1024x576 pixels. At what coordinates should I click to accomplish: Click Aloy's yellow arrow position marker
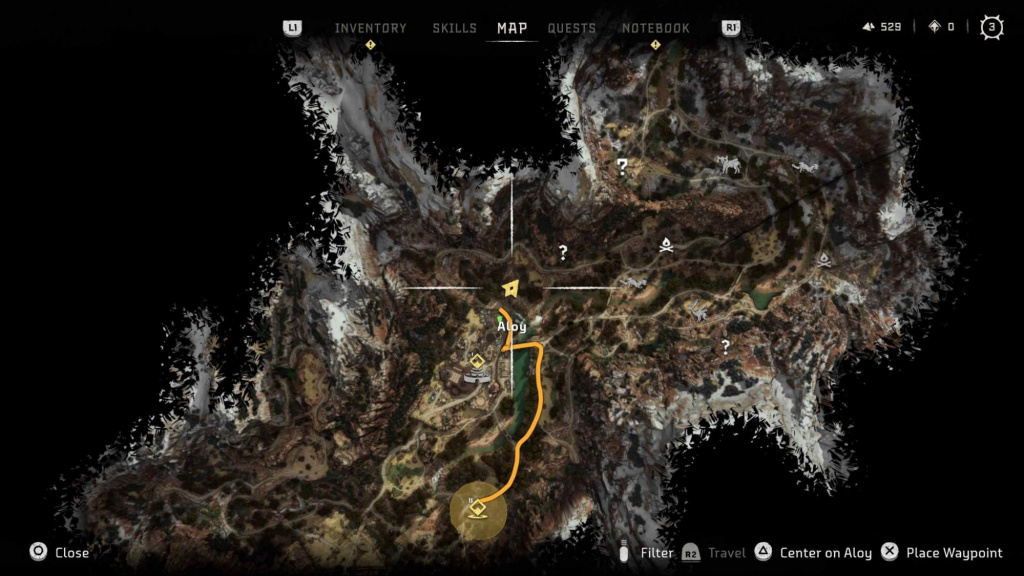click(x=512, y=288)
